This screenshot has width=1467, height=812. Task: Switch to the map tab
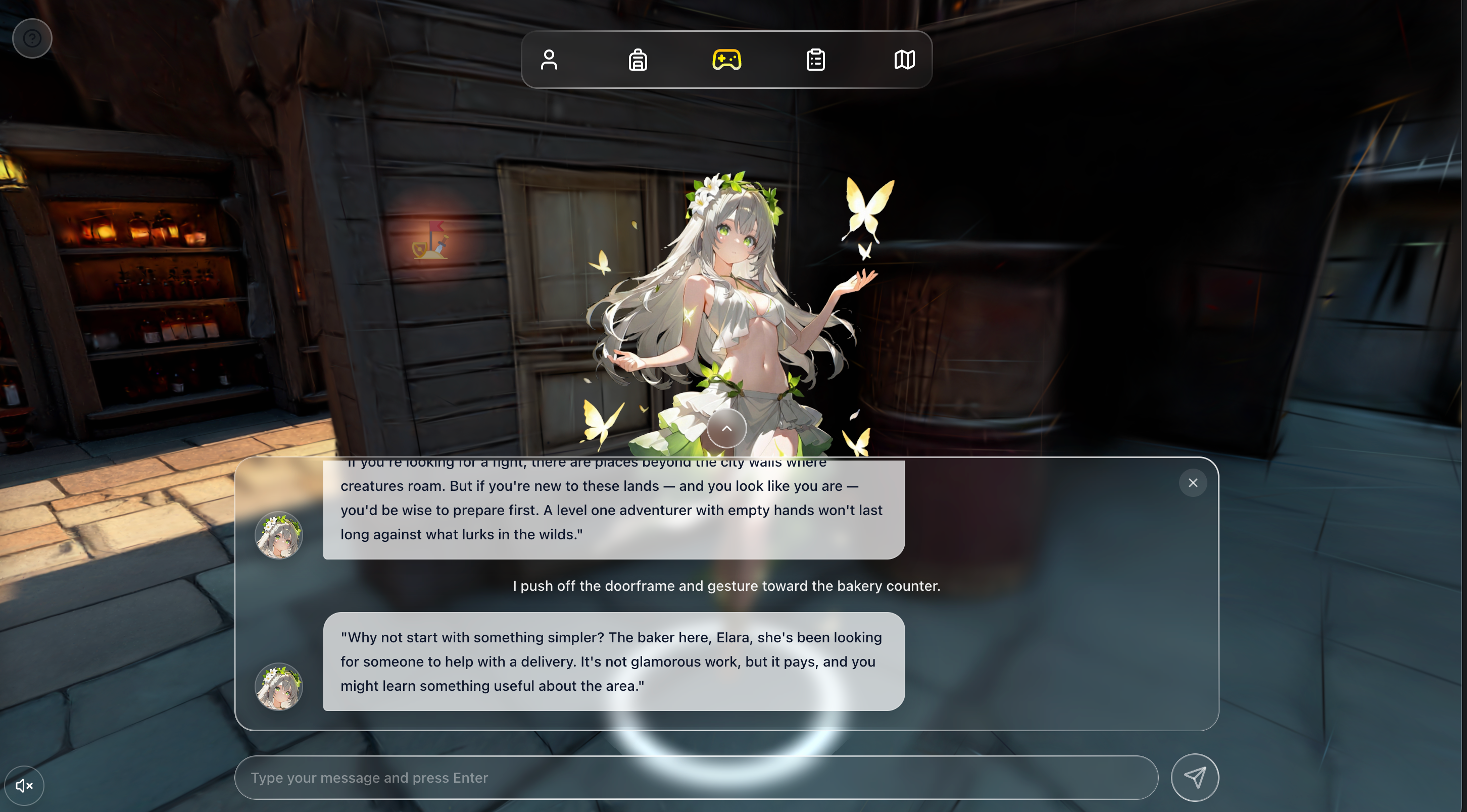[x=904, y=59]
